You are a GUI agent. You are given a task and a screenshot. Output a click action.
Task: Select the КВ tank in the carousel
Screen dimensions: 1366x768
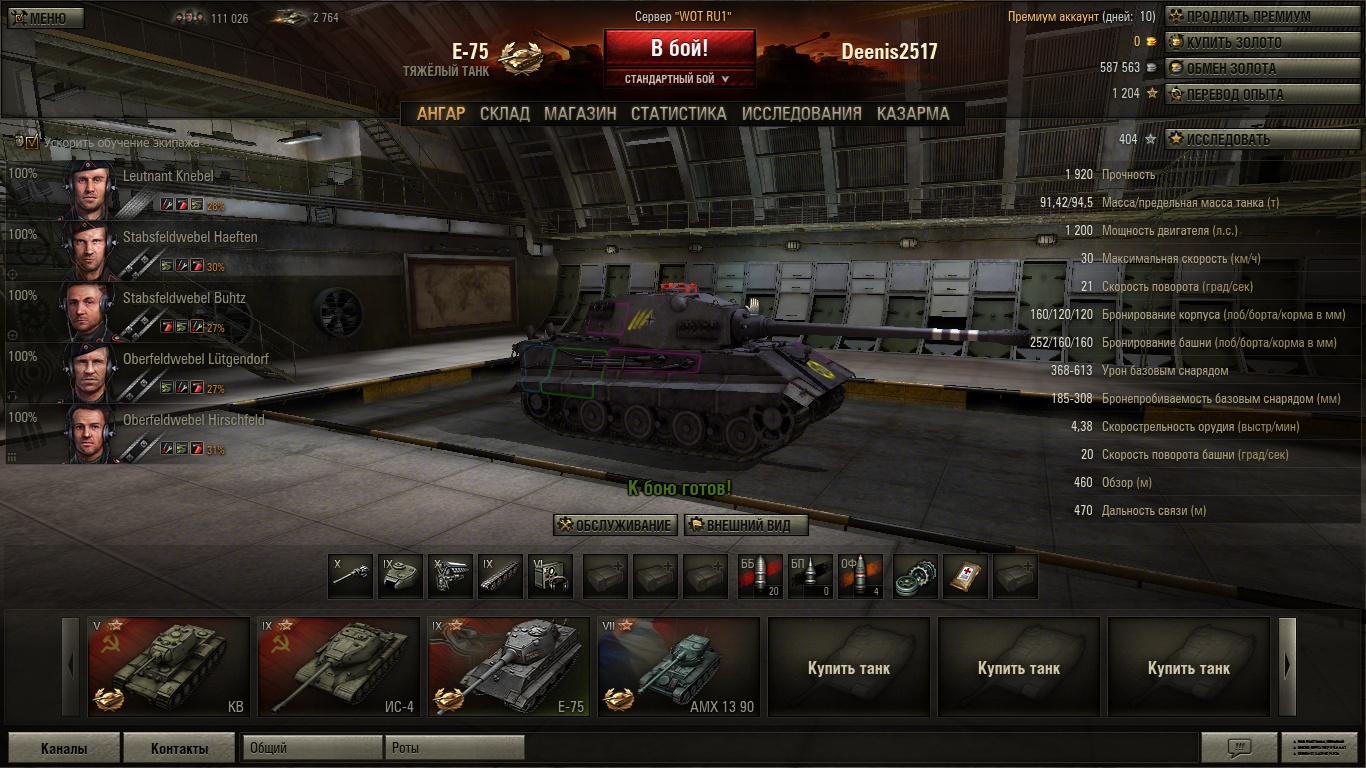(x=169, y=667)
